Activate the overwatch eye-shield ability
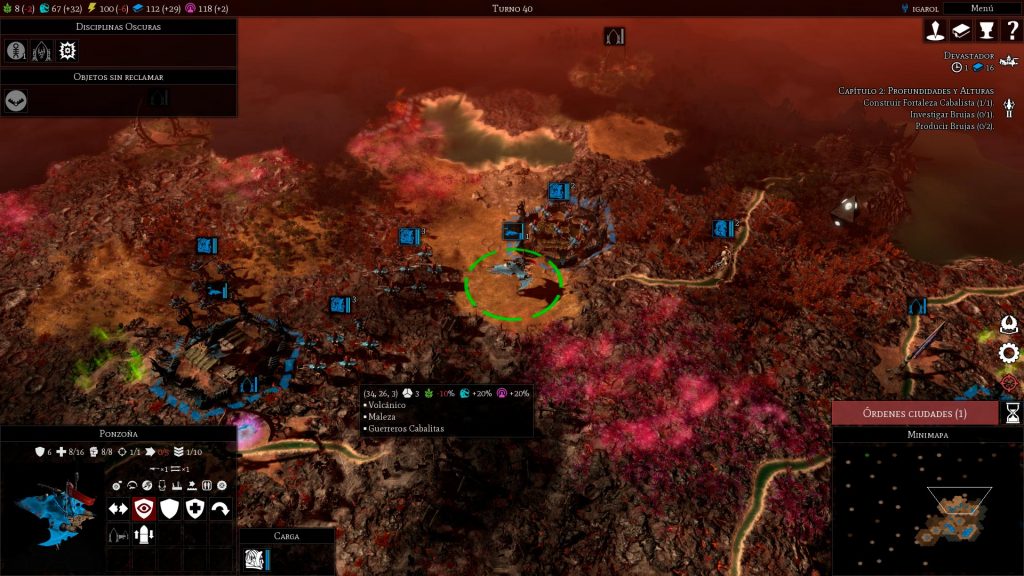 (145, 509)
